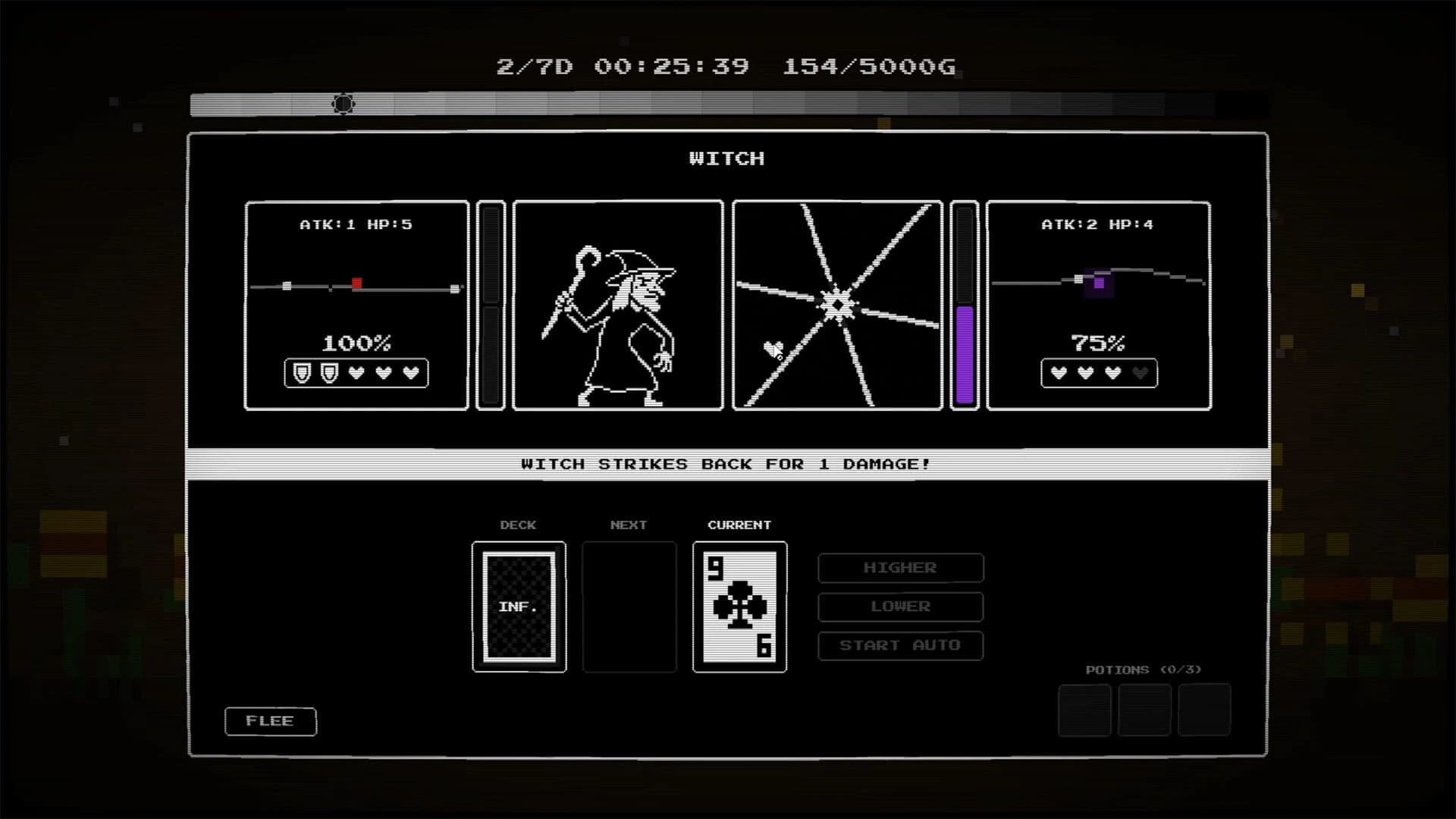Select the greyed-out heart under the 75% display
The width and height of the screenshot is (1456, 819).
1138,372
